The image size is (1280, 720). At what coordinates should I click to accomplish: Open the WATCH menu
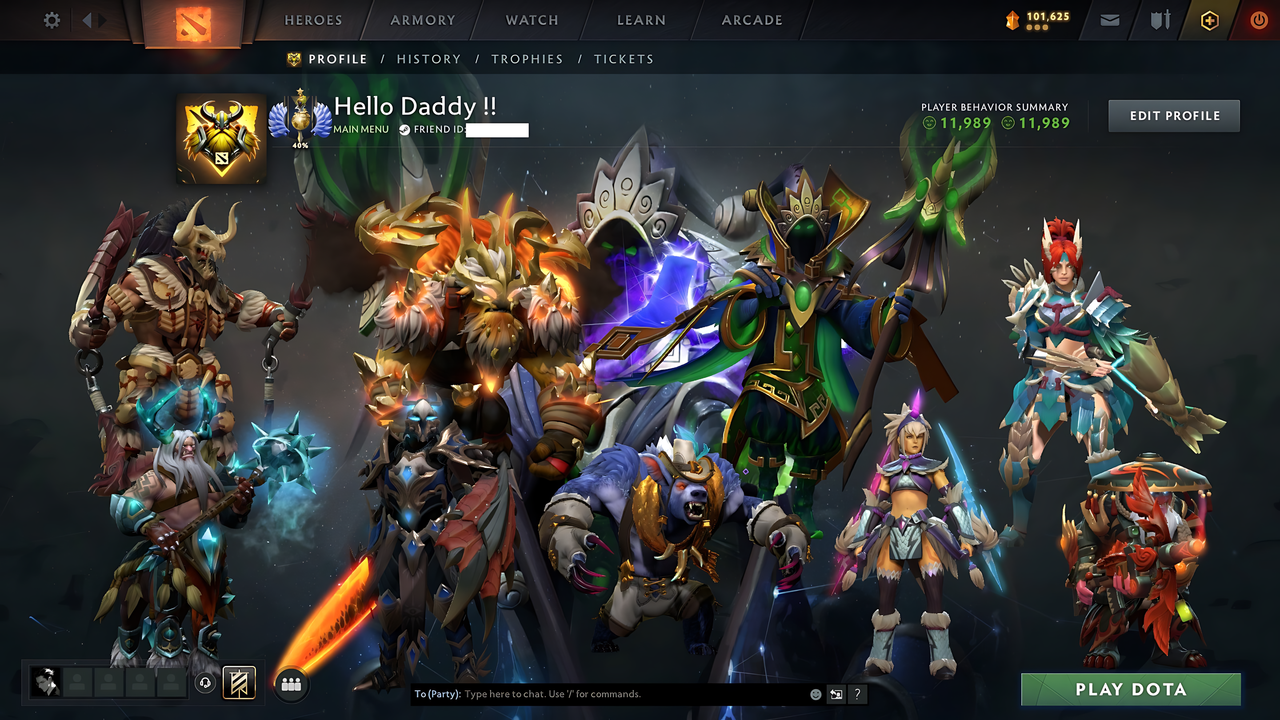(531, 19)
